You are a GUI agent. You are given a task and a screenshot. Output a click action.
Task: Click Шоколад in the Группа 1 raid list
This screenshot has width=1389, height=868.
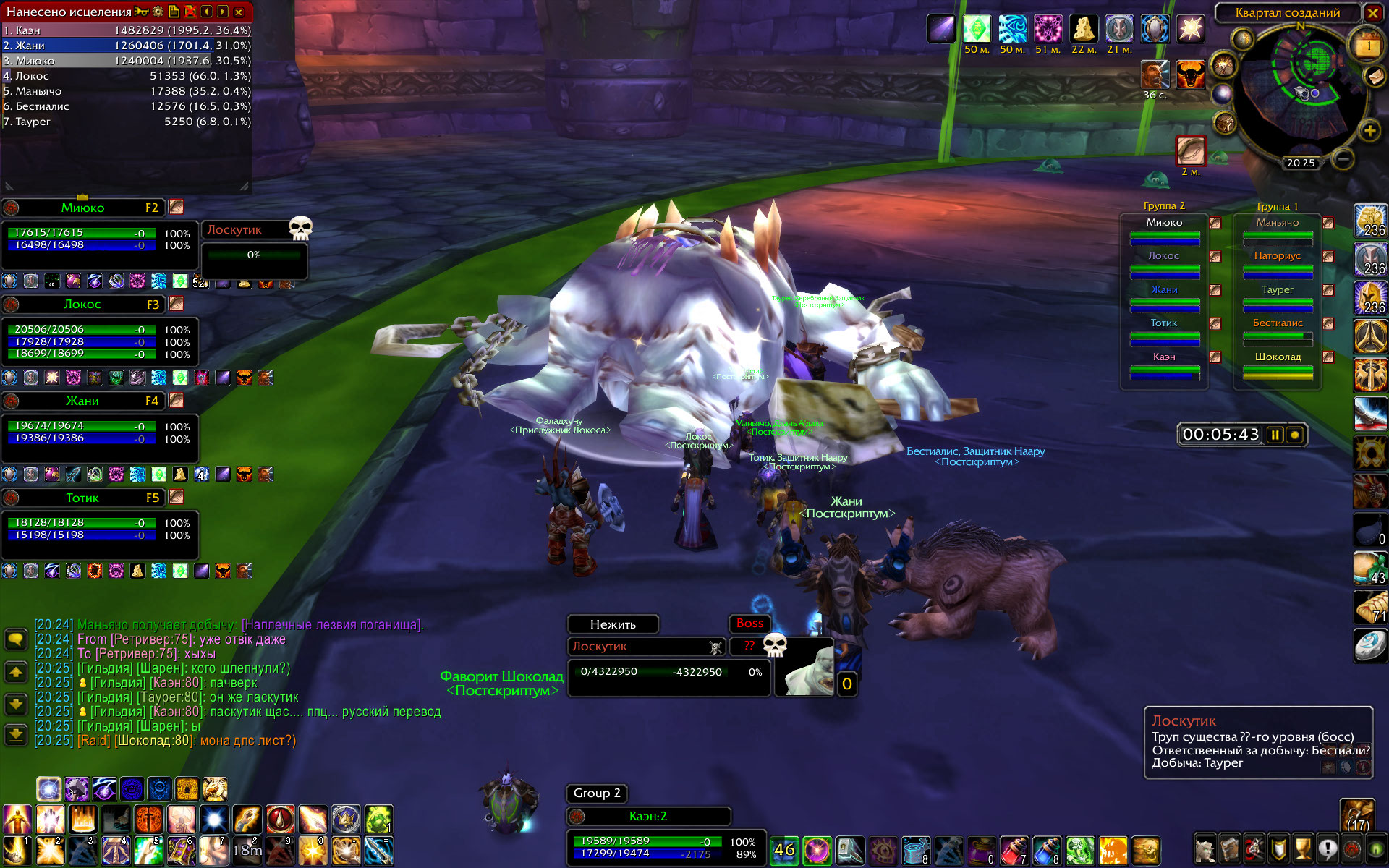click(x=1278, y=357)
